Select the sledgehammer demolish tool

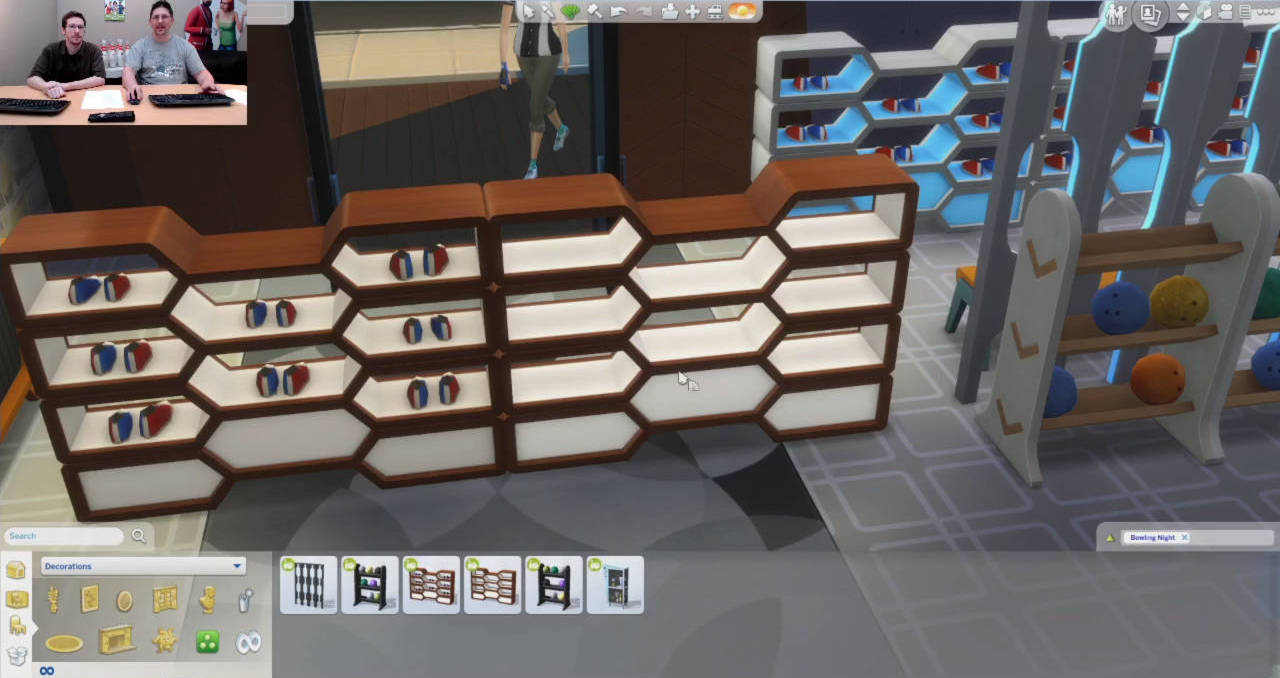(x=594, y=11)
